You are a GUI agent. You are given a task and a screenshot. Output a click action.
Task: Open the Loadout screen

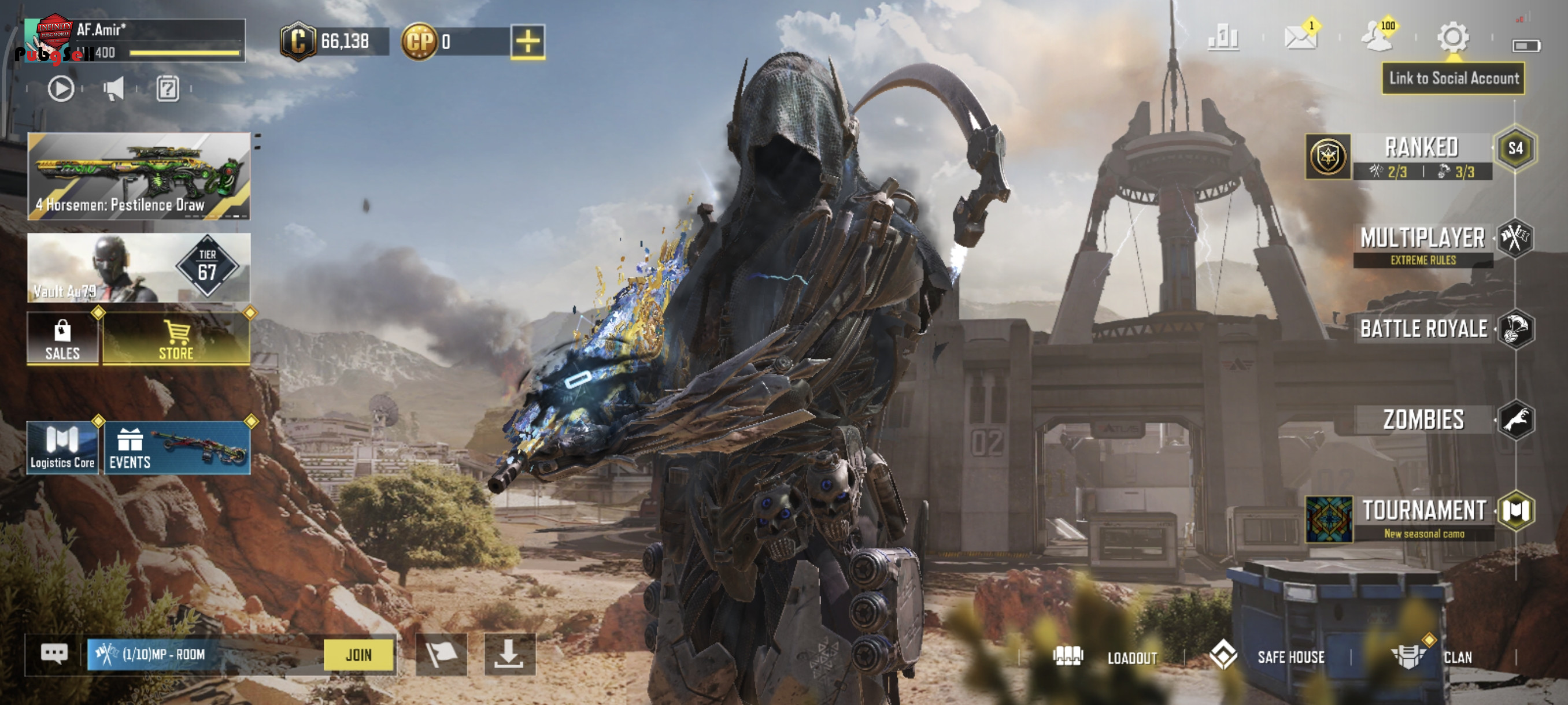[1105, 657]
